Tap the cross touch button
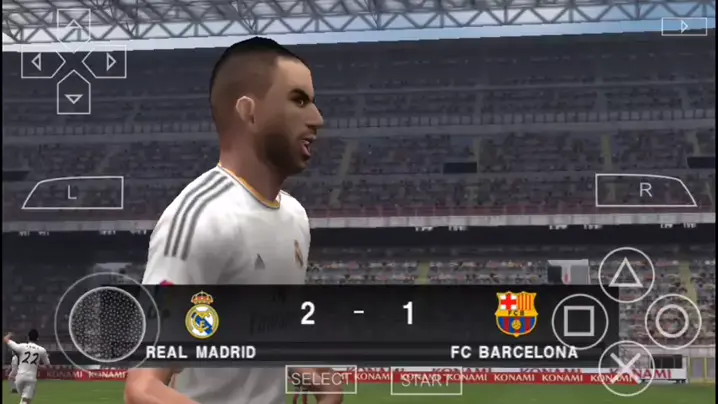This screenshot has height=404, width=718. 626,368
